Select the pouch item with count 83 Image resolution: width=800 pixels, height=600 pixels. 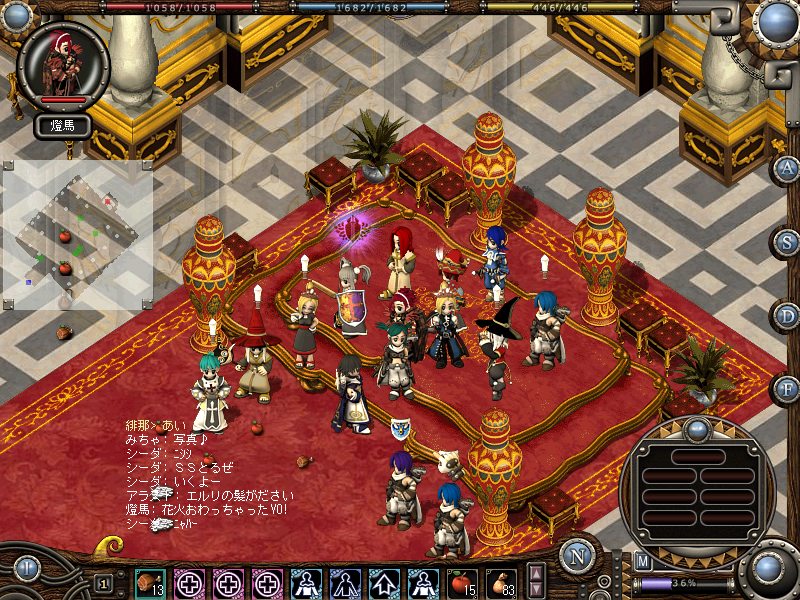click(502, 582)
